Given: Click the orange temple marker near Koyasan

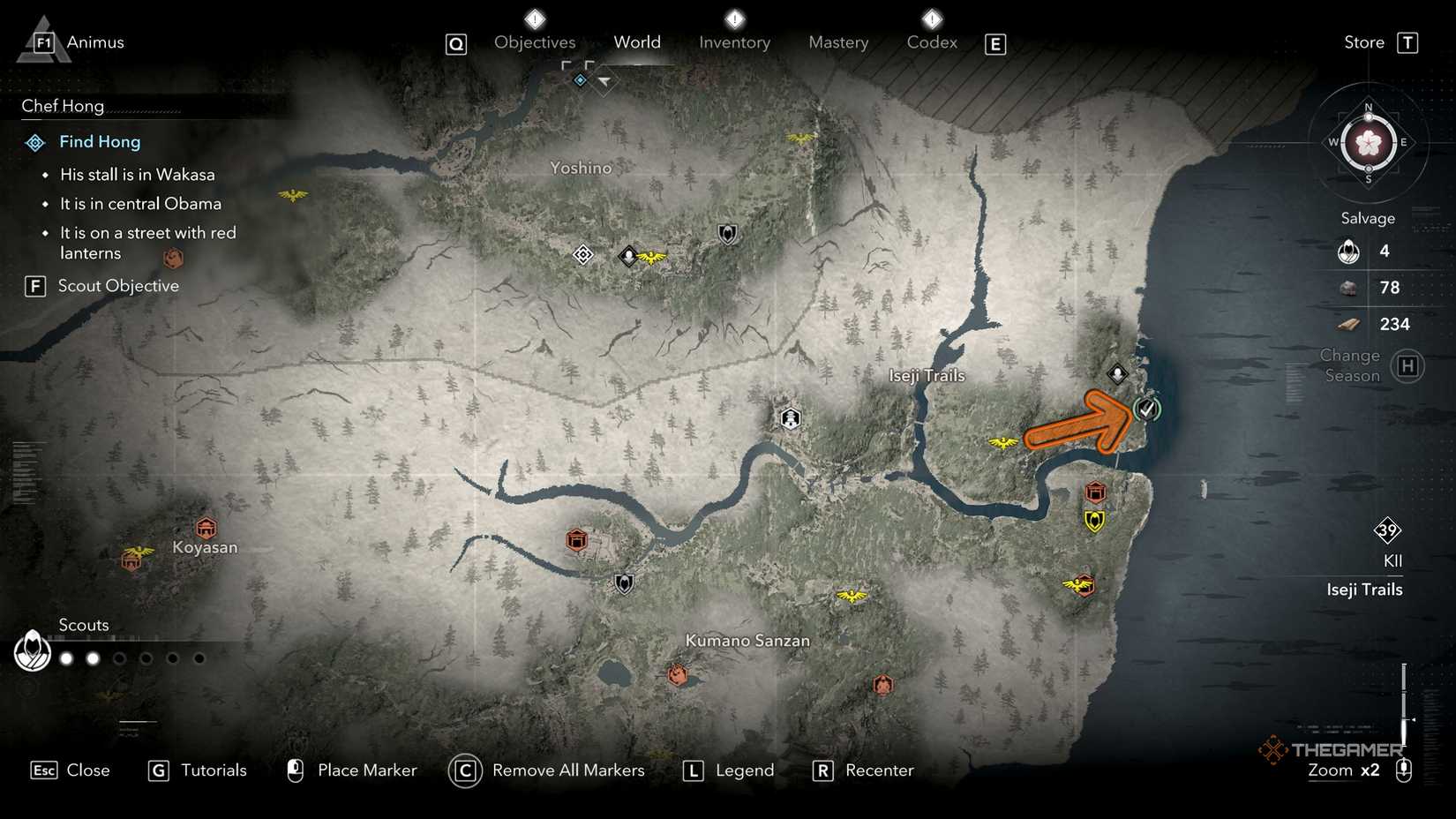Looking at the screenshot, I should click(x=206, y=528).
